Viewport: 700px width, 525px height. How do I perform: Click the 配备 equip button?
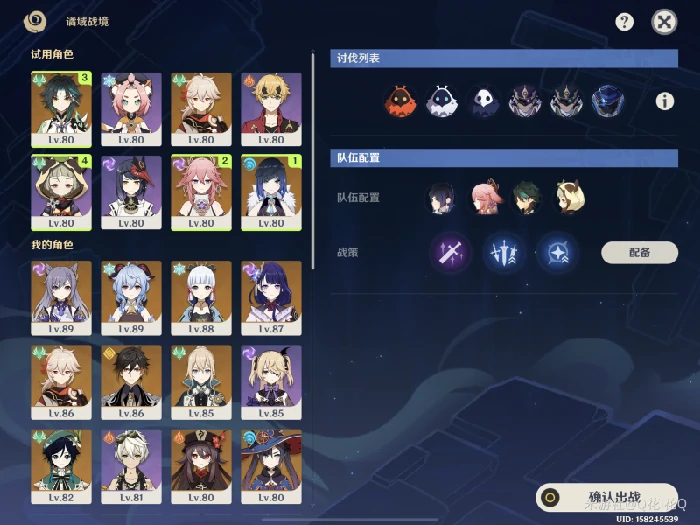[639, 252]
